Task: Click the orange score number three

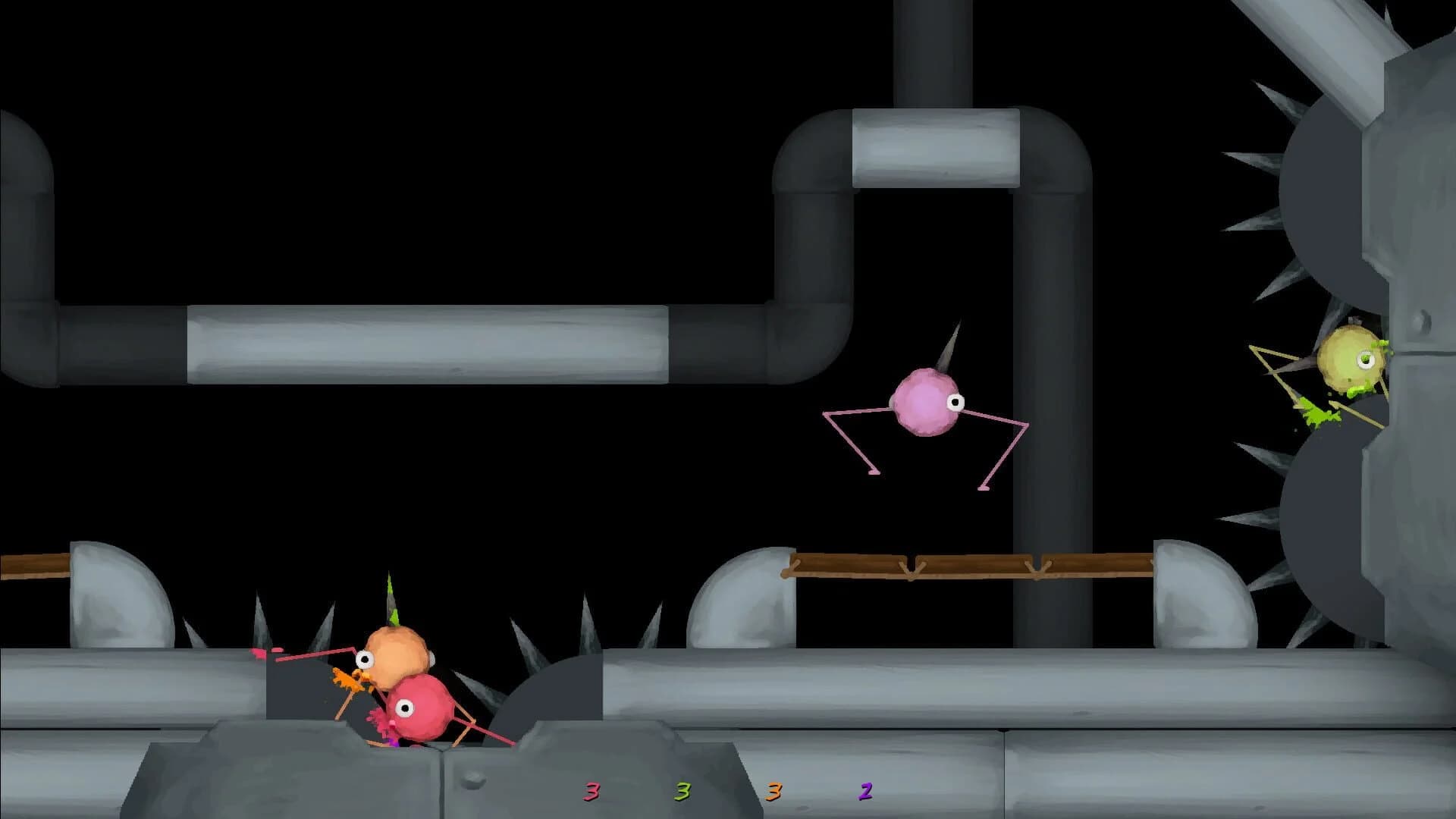Action: pyautogui.click(x=772, y=792)
